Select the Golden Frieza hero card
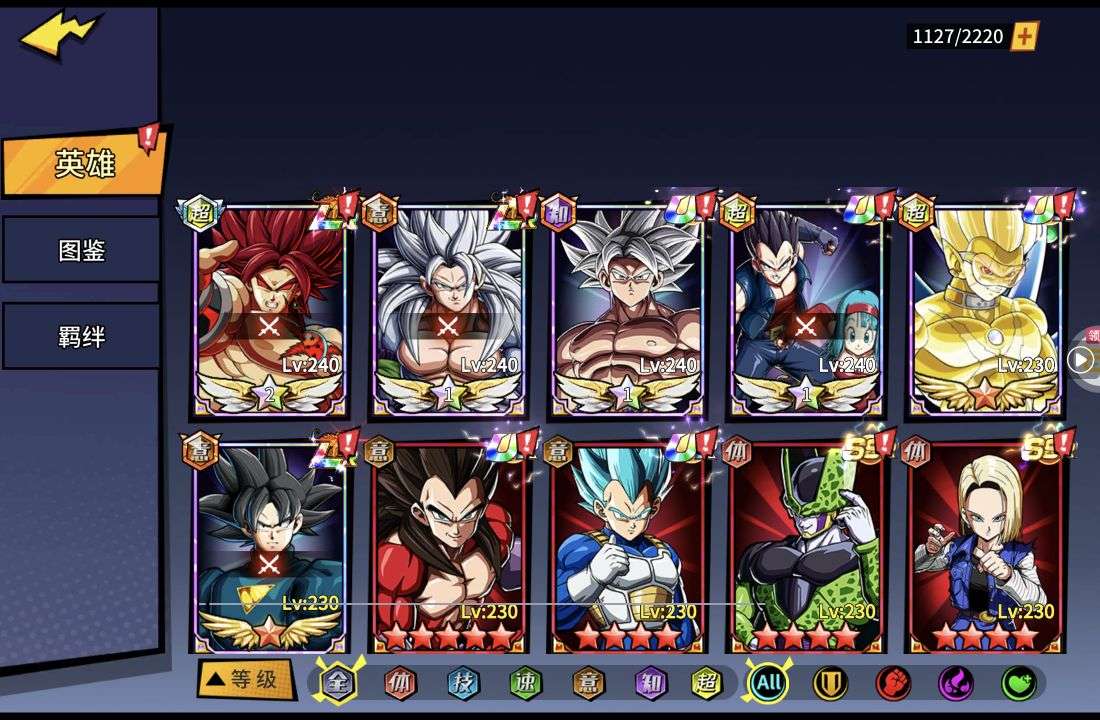Viewport: 1100px width, 720px height. click(986, 310)
